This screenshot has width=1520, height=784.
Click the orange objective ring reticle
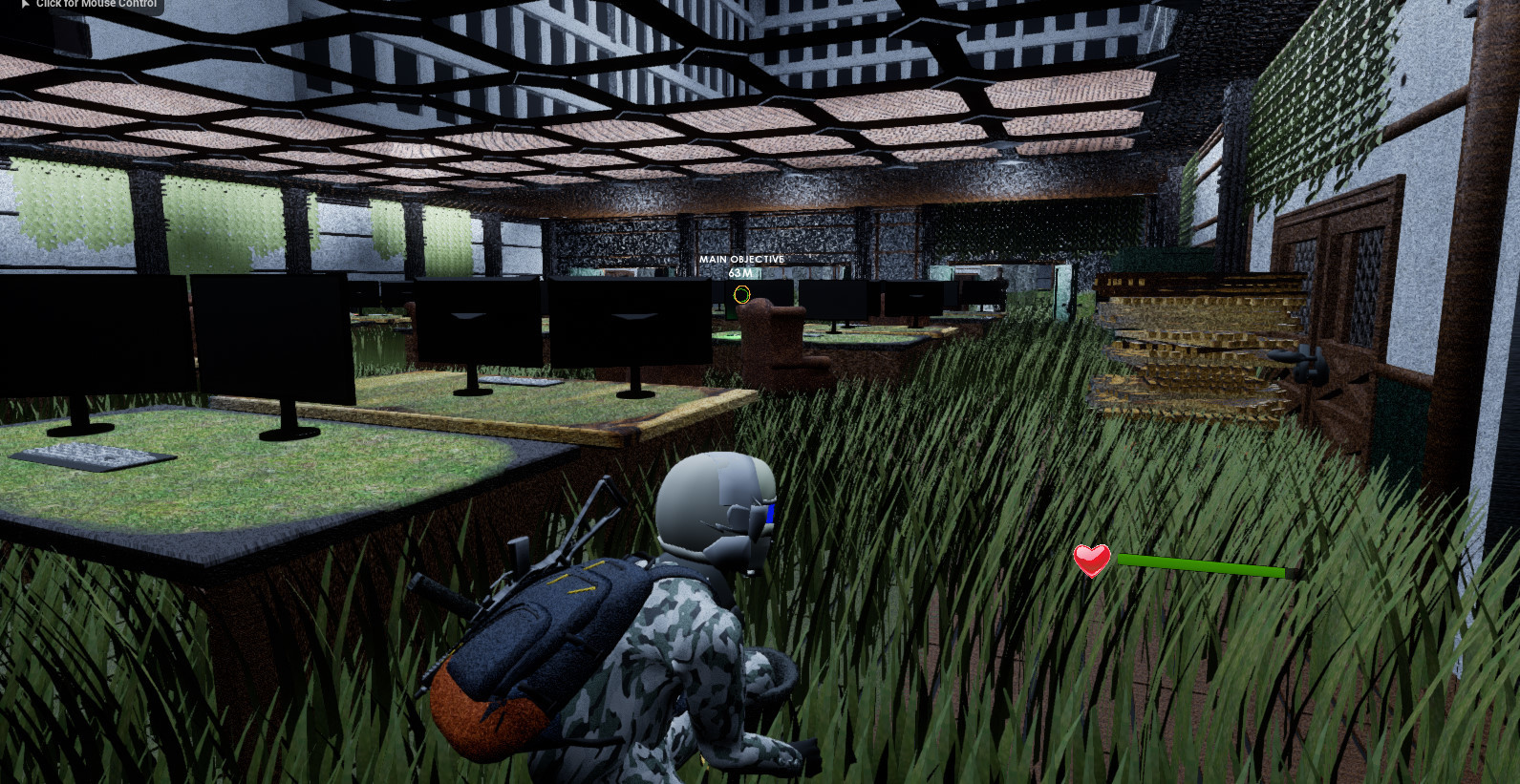pyautogui.click(x=741, y=296)
